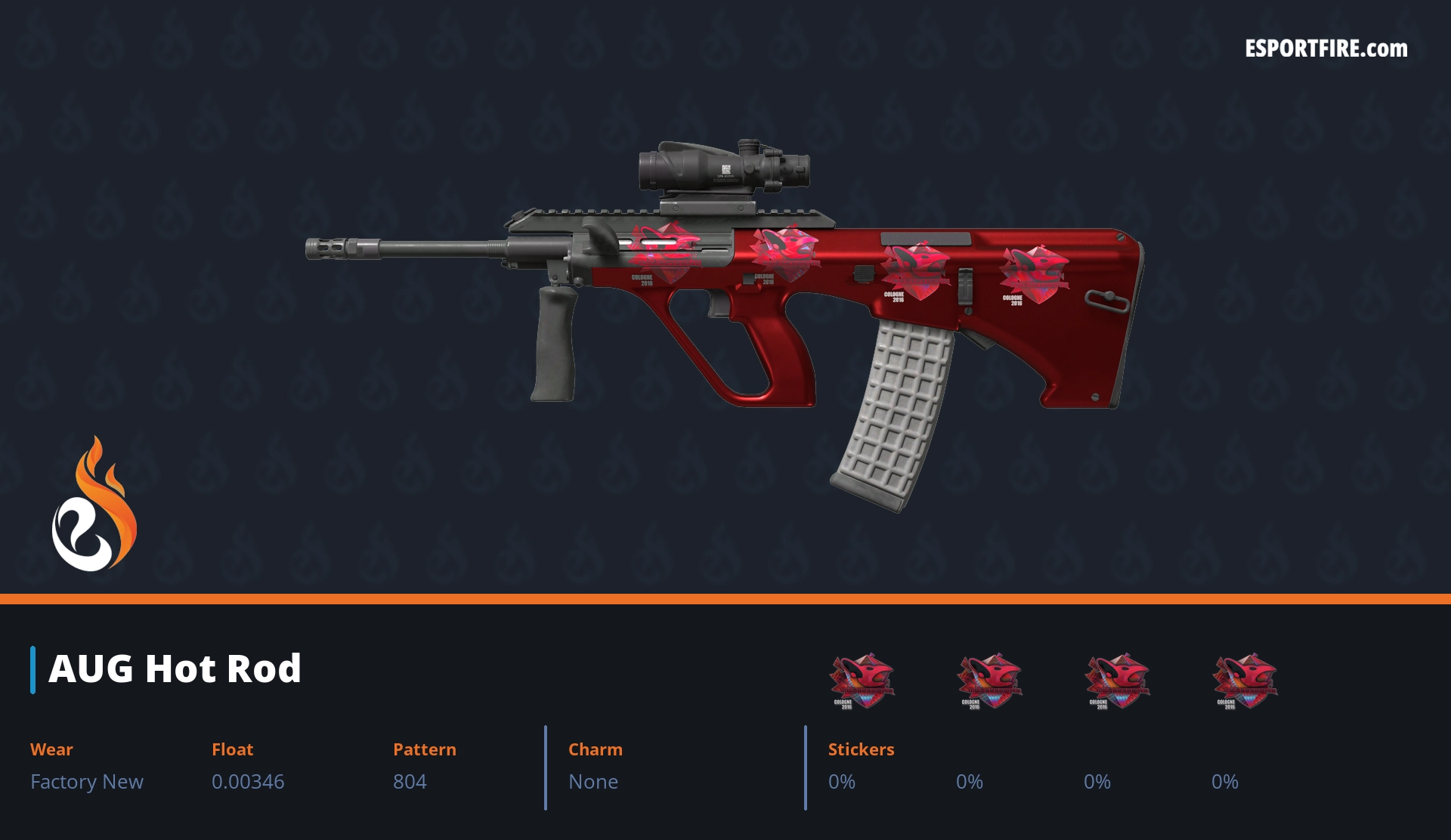1451x840 pixels.
Task: Open the ESPORTFIRE.com site link
Action: 1326,49
